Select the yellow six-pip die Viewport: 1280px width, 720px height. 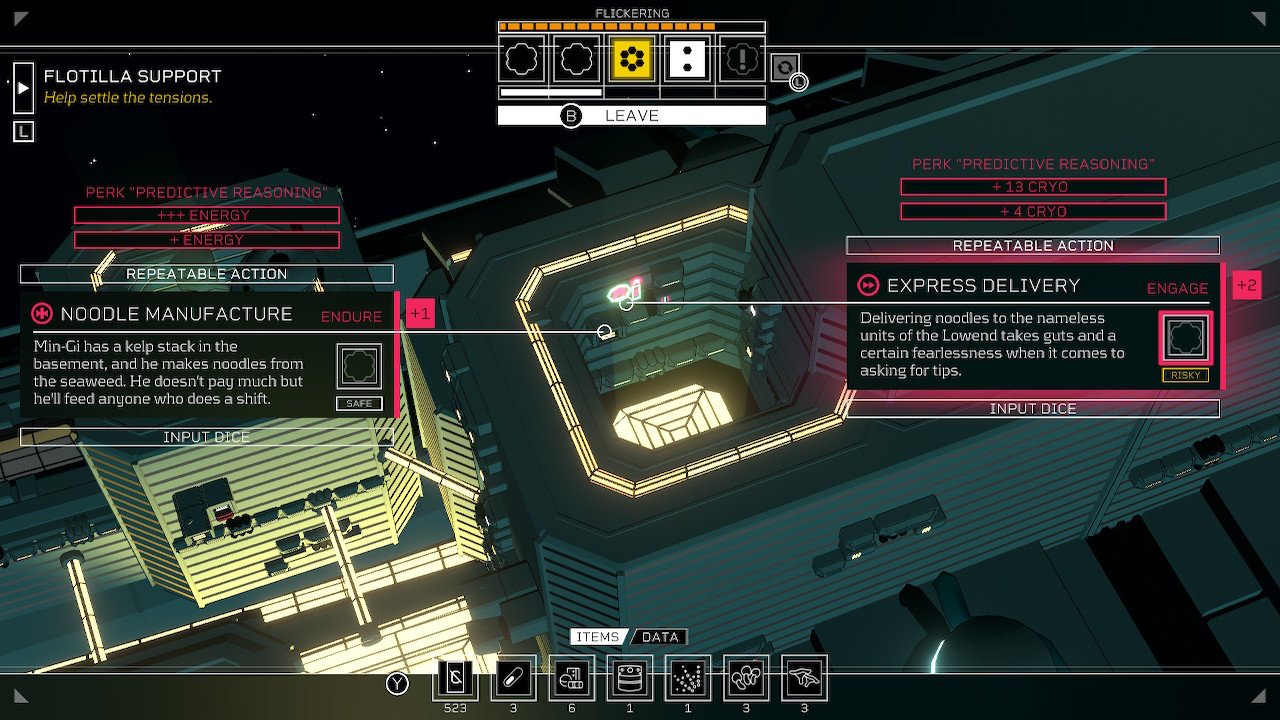(x=632, y=60)
